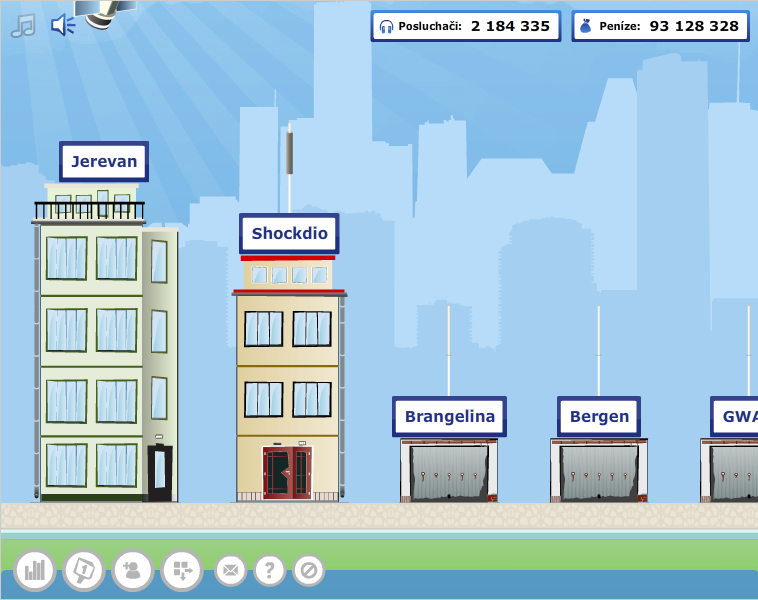Choose the Bergen station label
Viewport: 758px width, 600px height.
click(599, 416)
